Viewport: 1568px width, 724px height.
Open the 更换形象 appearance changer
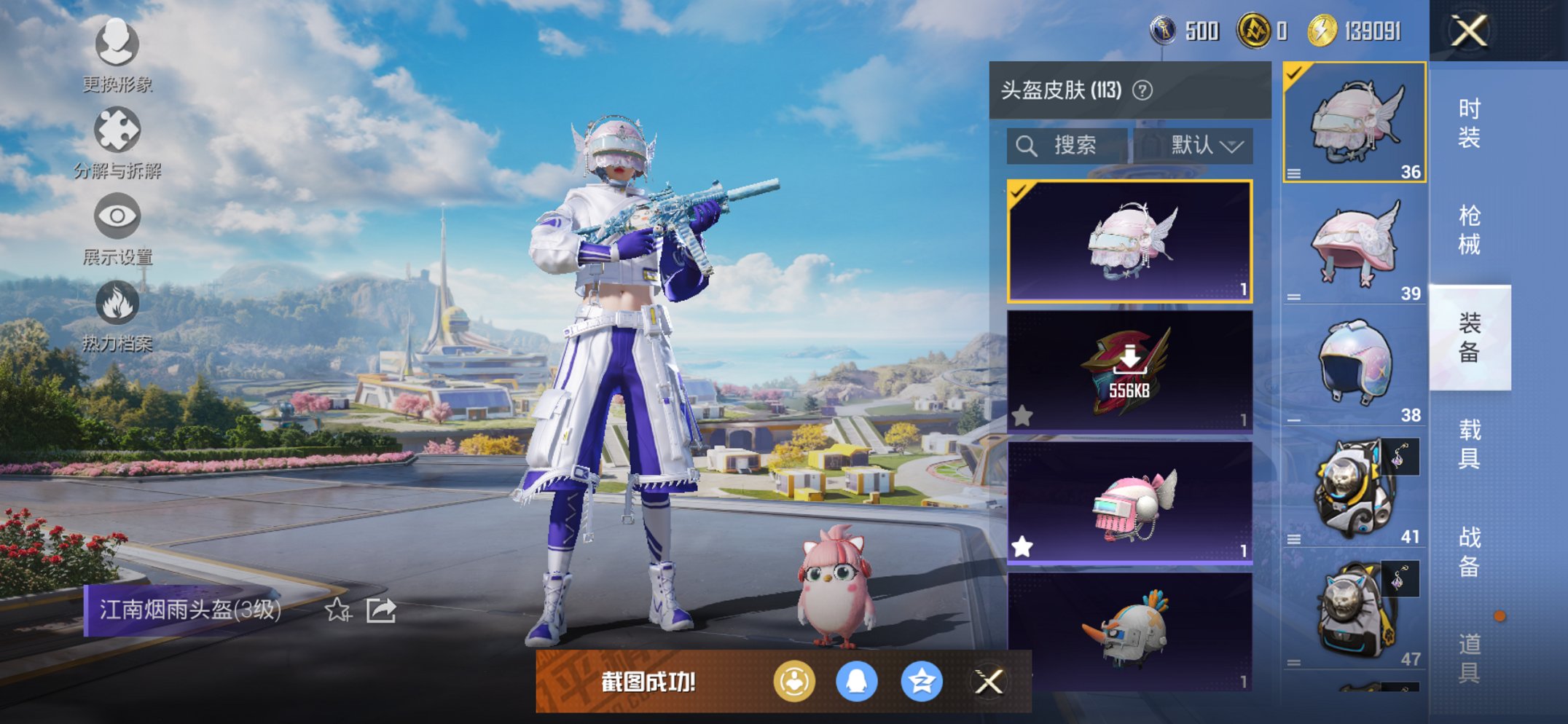click(x=117, y=46)
